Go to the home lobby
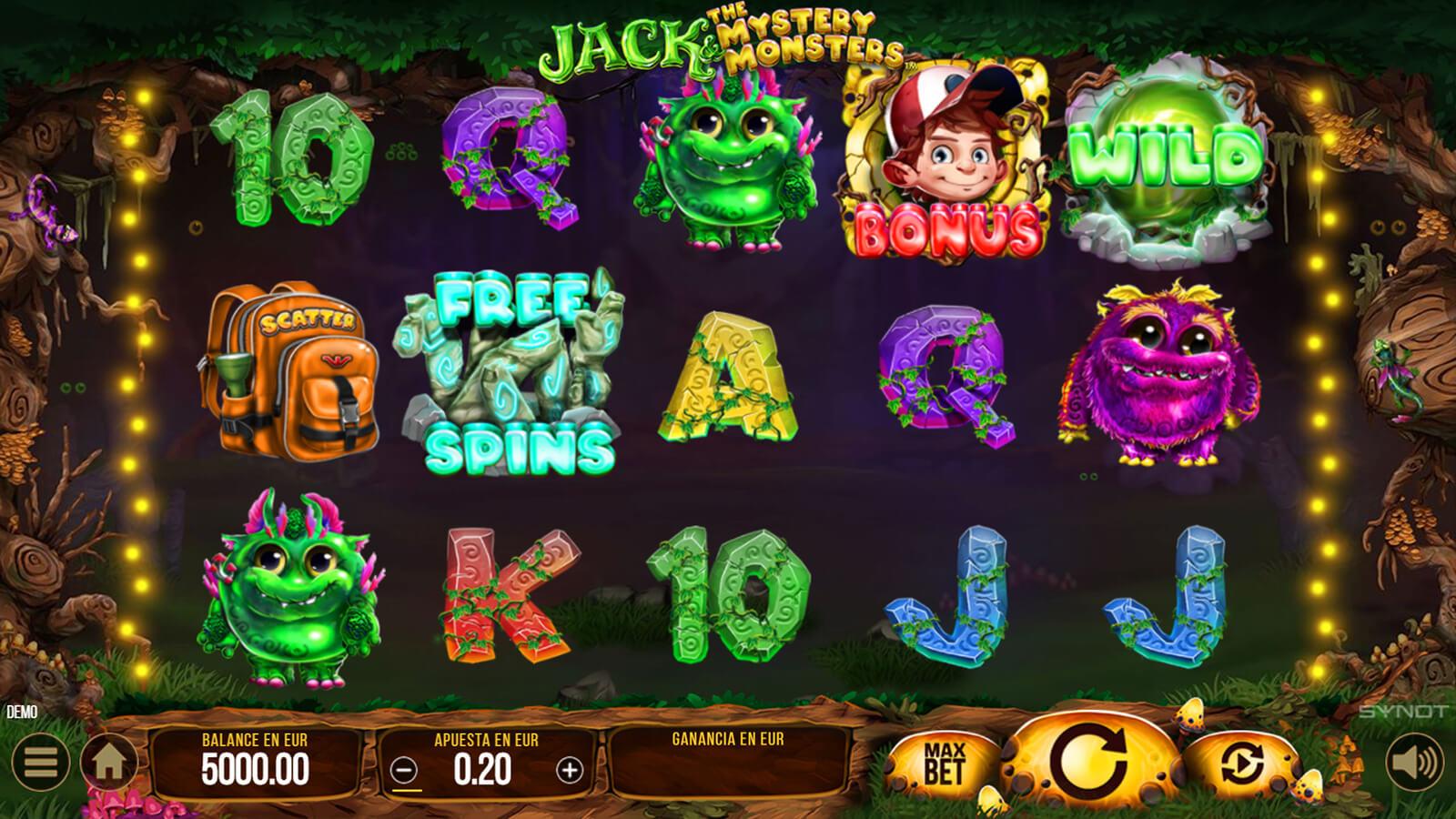Screen dimensions: 1456x819 pos(109,762)
